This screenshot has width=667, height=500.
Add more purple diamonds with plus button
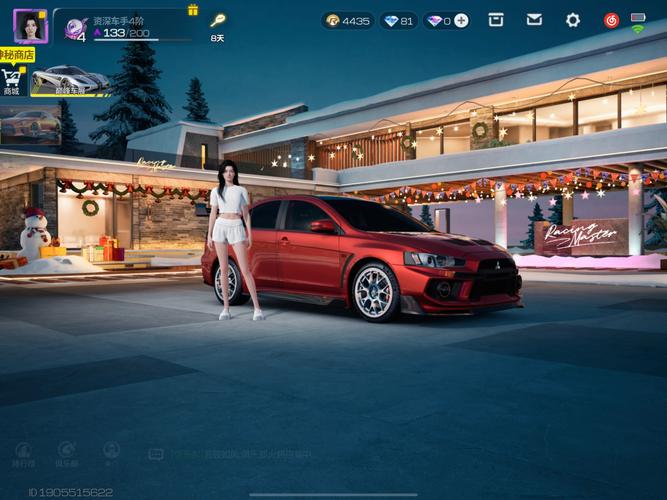click(x=461, y=20)
